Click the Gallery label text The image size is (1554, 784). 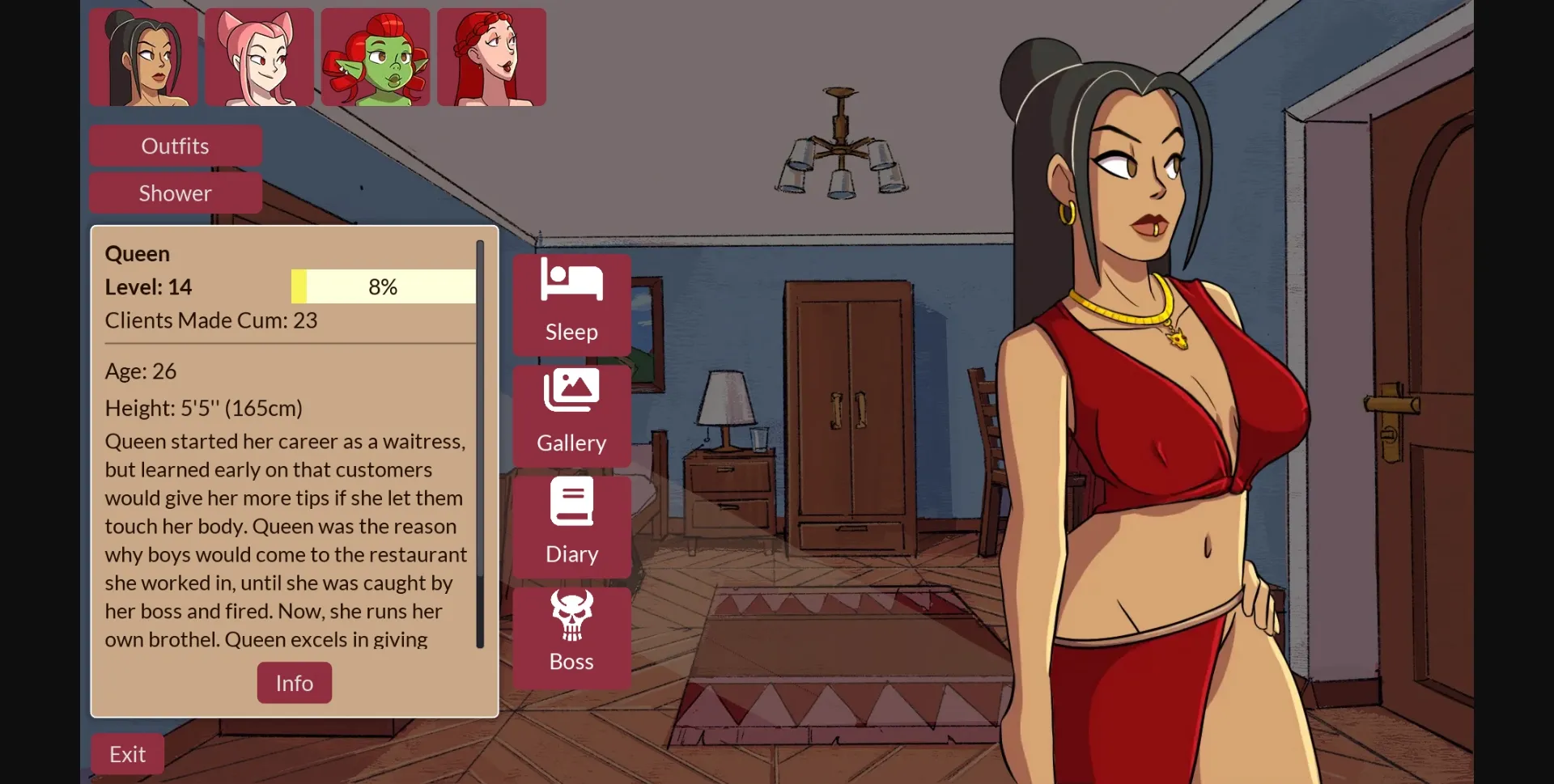pos(571,443)
